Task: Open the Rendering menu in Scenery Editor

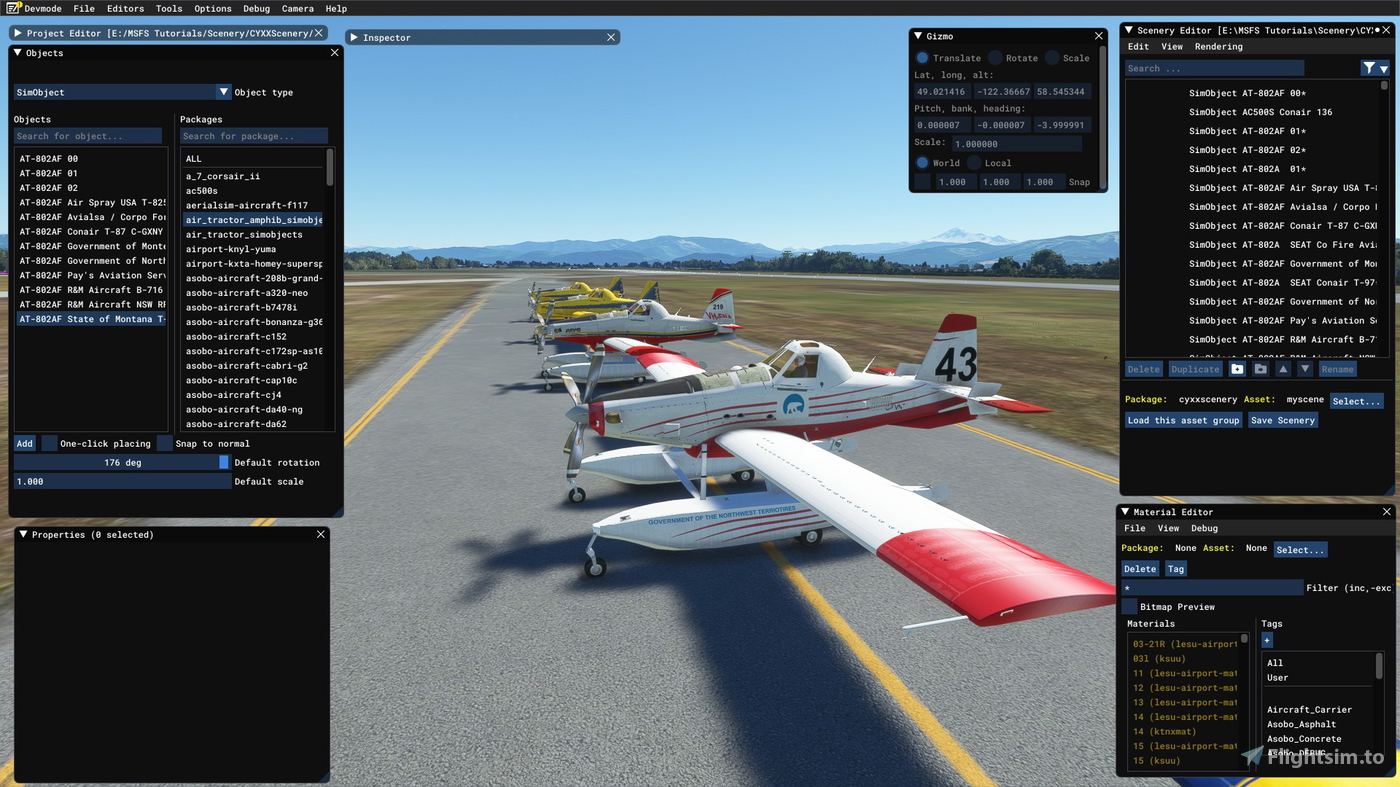Action: (x=1219, y=46)
